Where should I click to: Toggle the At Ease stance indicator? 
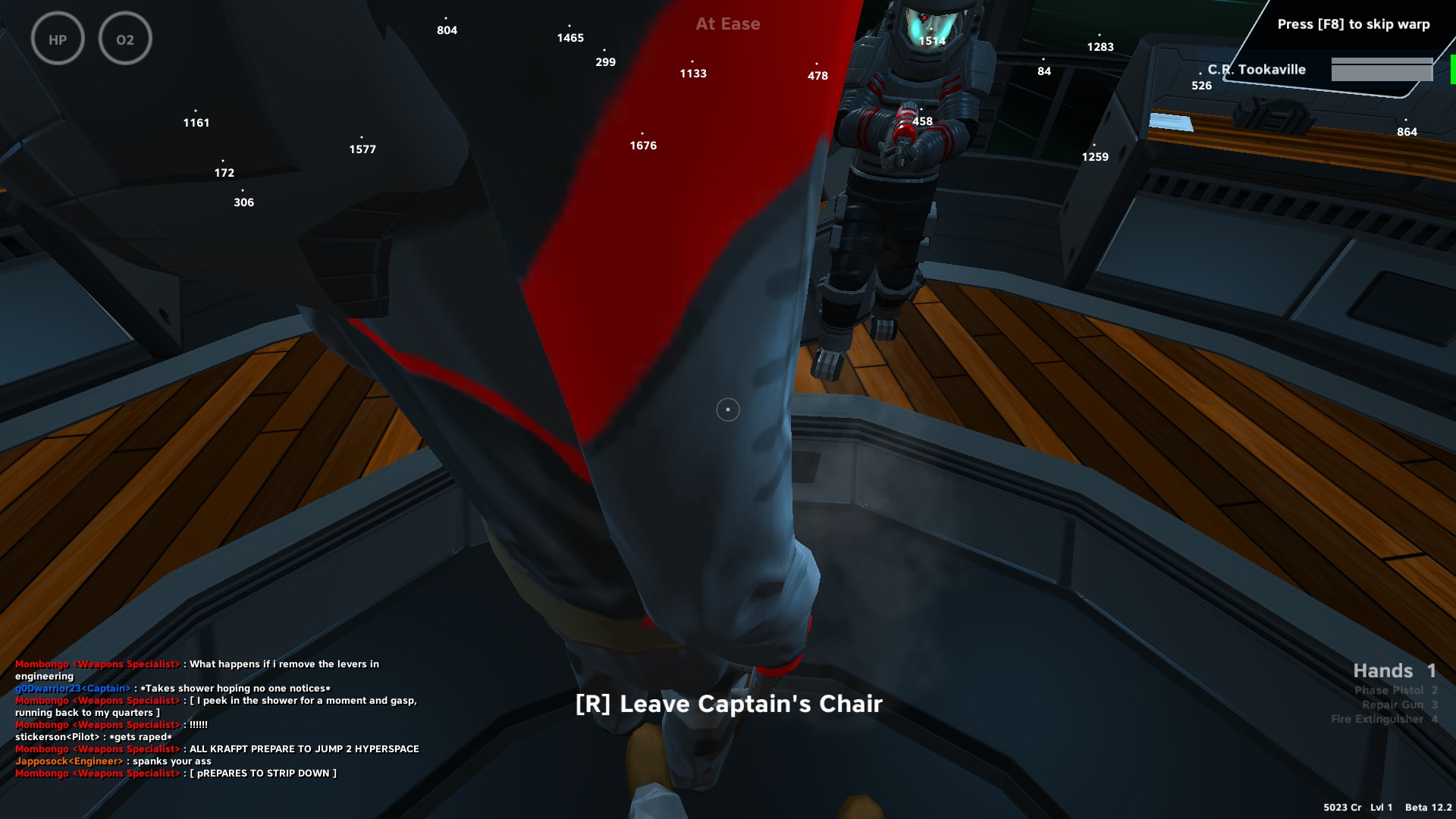pos(727,24)
